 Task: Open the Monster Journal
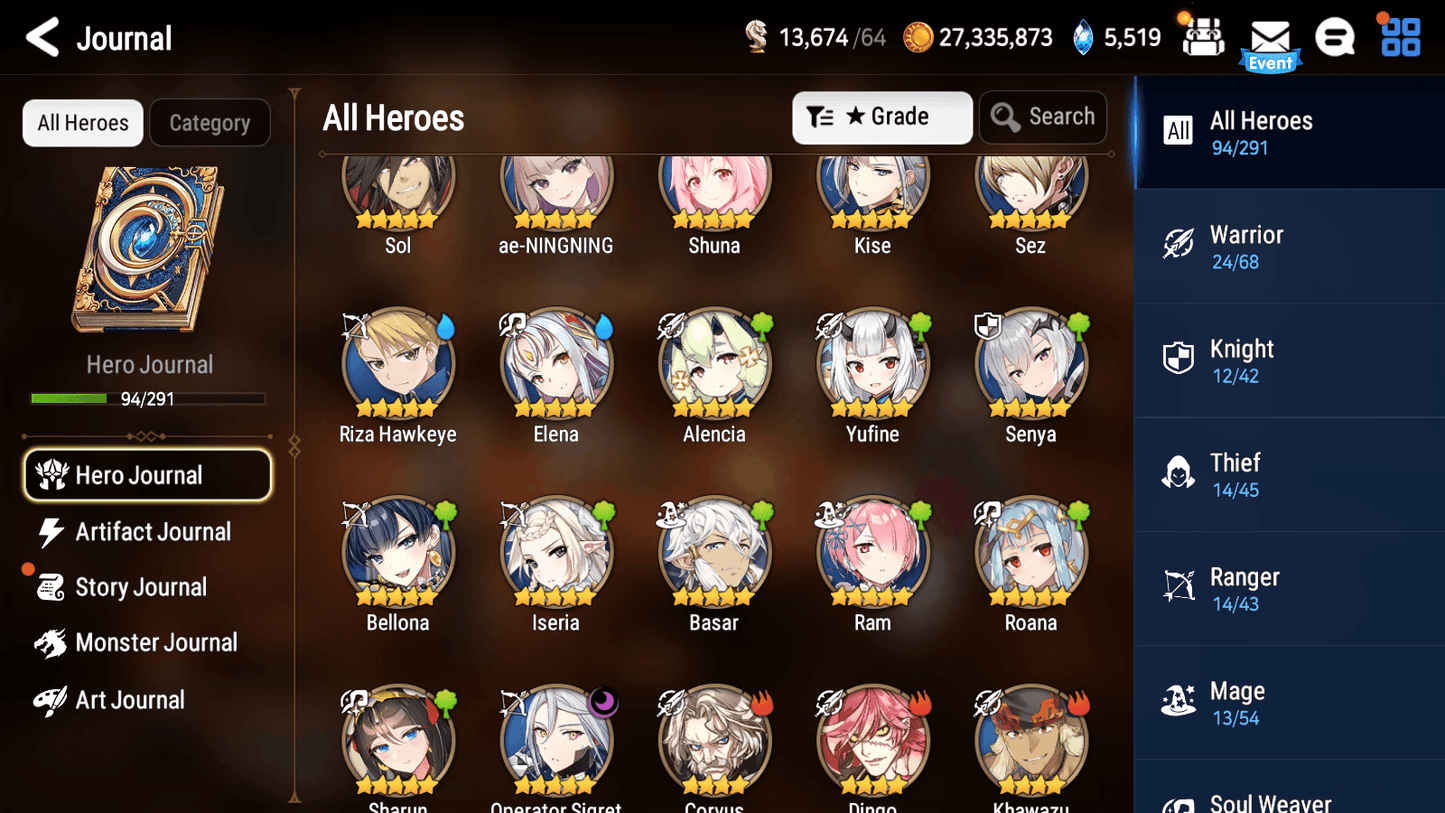point(156,643)
